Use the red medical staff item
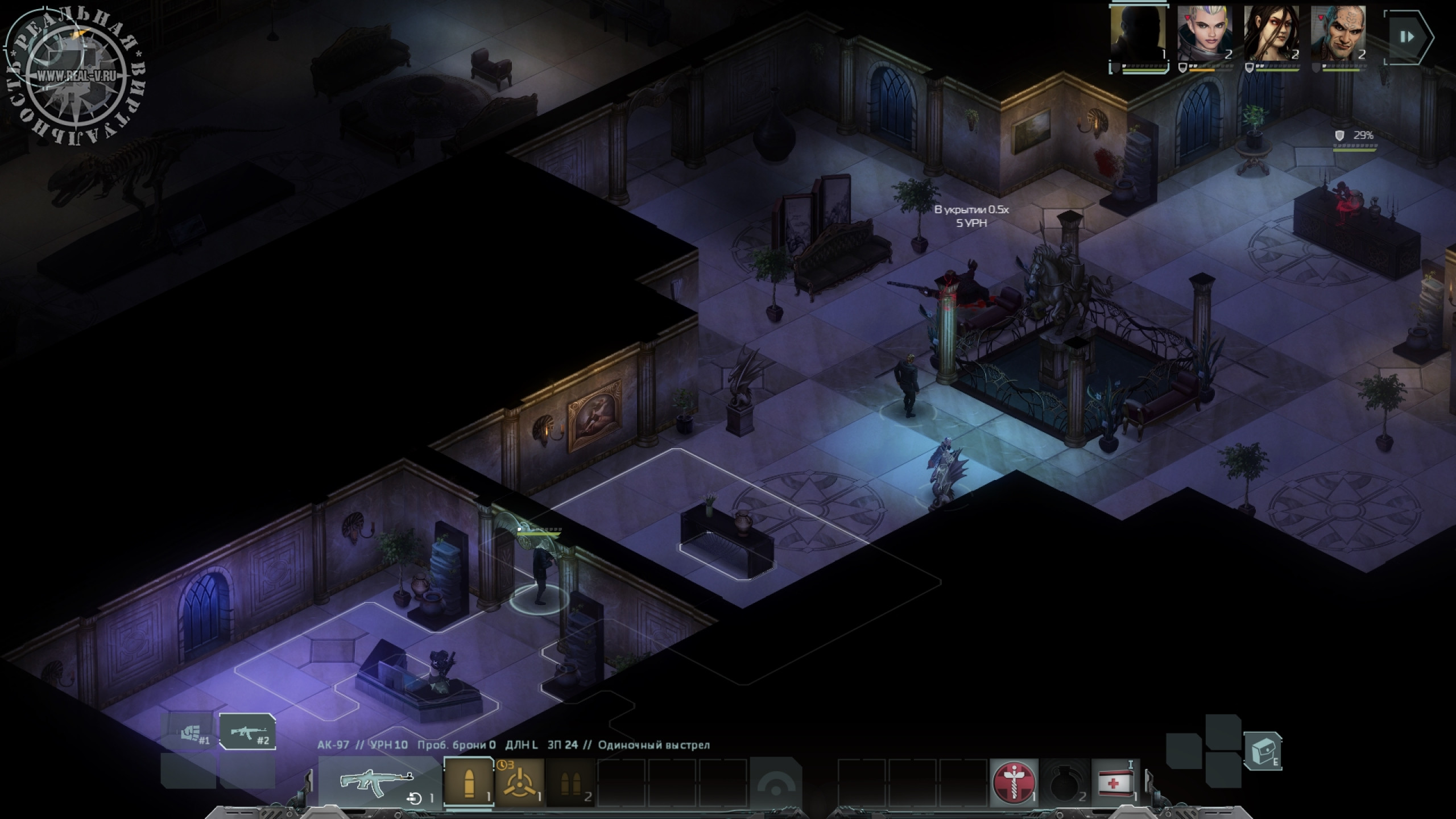1456x819 pixels. tap(1014, 783)
